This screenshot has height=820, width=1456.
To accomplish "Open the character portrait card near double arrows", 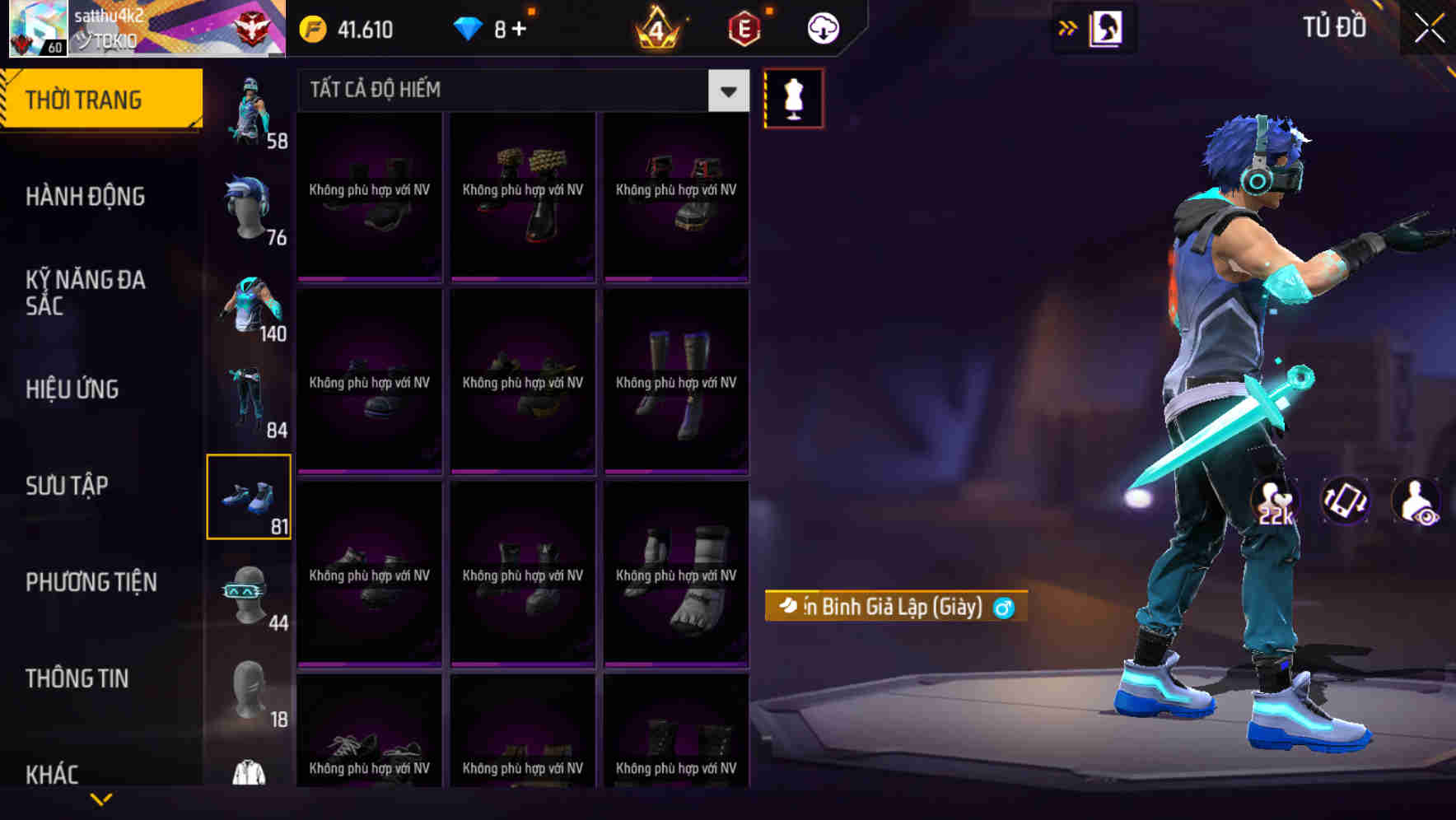I will pos(1107,26).
